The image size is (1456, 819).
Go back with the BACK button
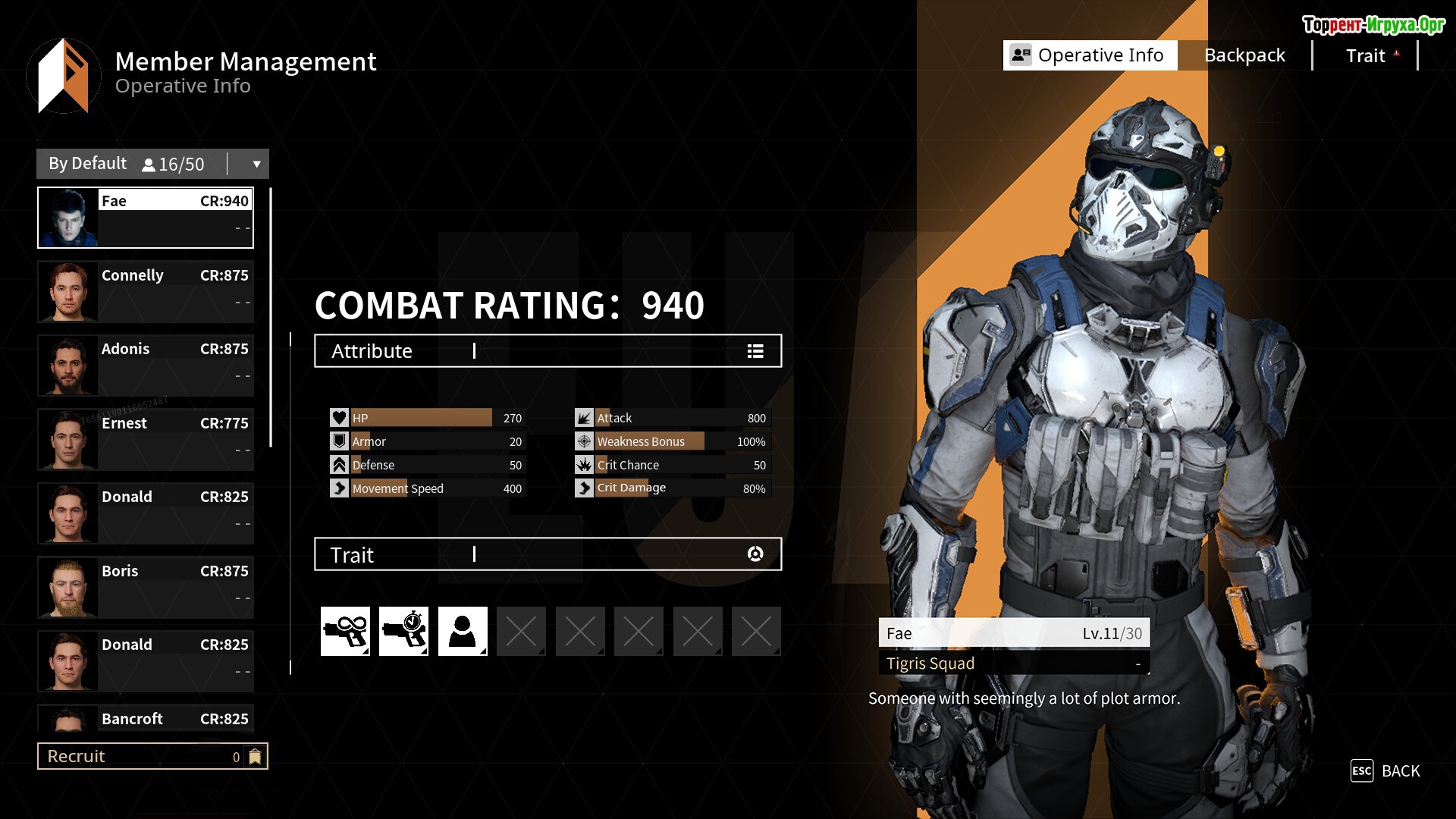pyautogui.click(x=1385, y=771)
